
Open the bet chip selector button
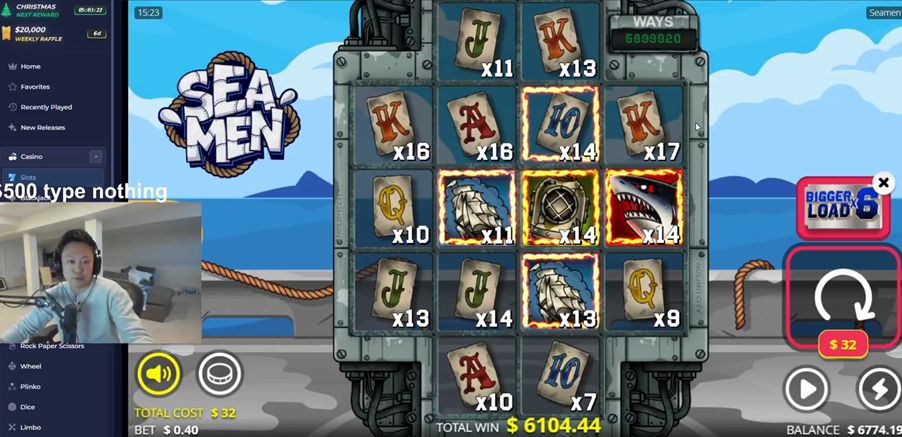point(219,374)
